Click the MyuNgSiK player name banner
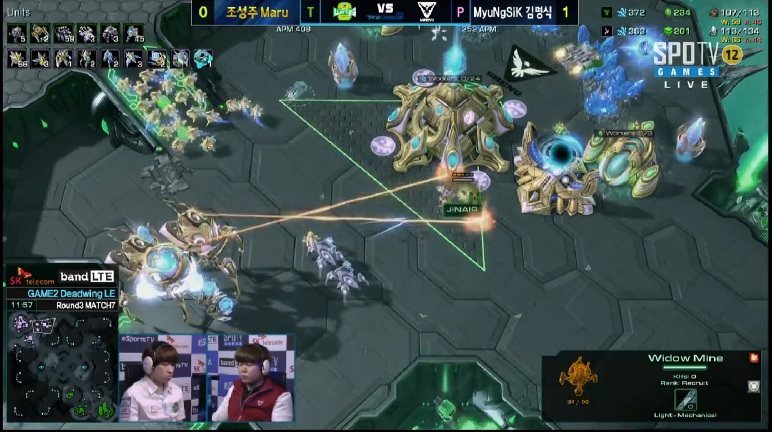The width and height of the screenshot is (772, 432). tap(520, 12)
